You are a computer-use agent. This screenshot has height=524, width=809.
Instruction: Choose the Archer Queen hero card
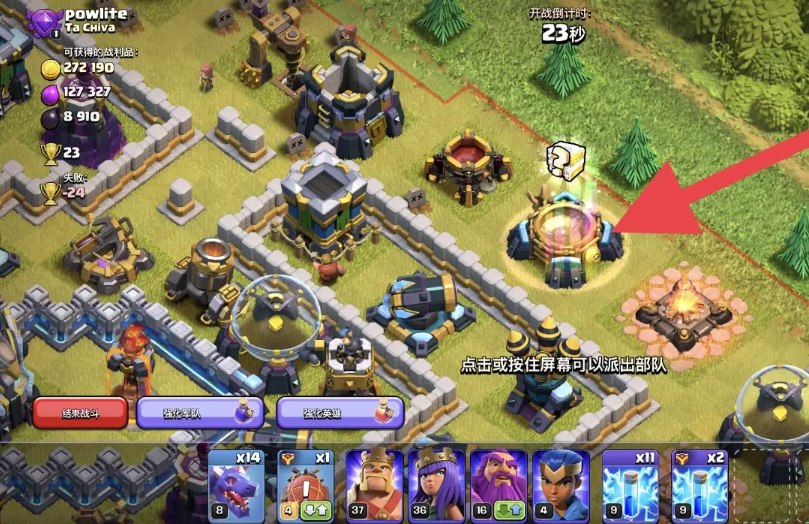coord(436,484)
